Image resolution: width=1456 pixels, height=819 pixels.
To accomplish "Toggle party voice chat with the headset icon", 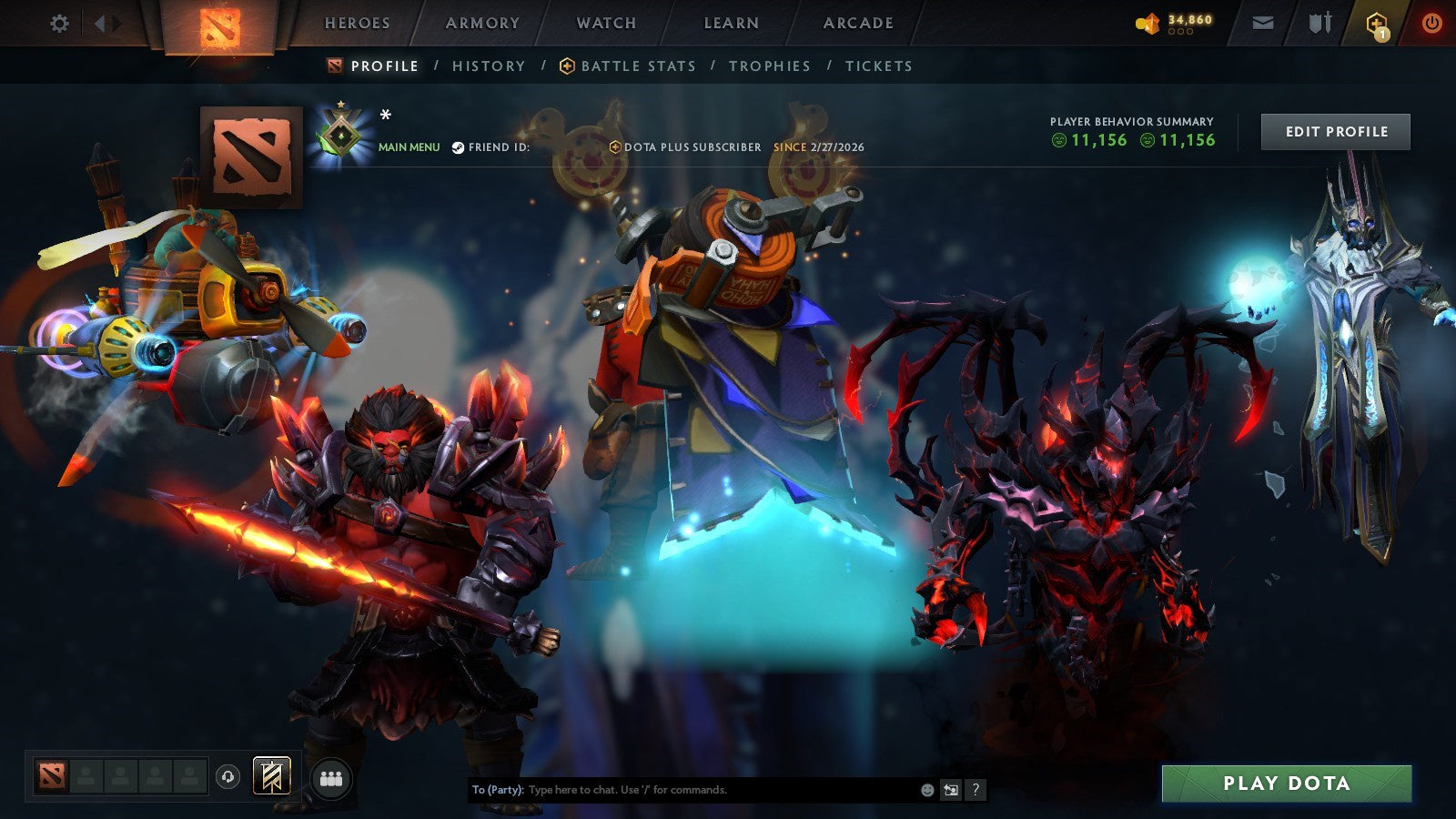I will 226,775.
